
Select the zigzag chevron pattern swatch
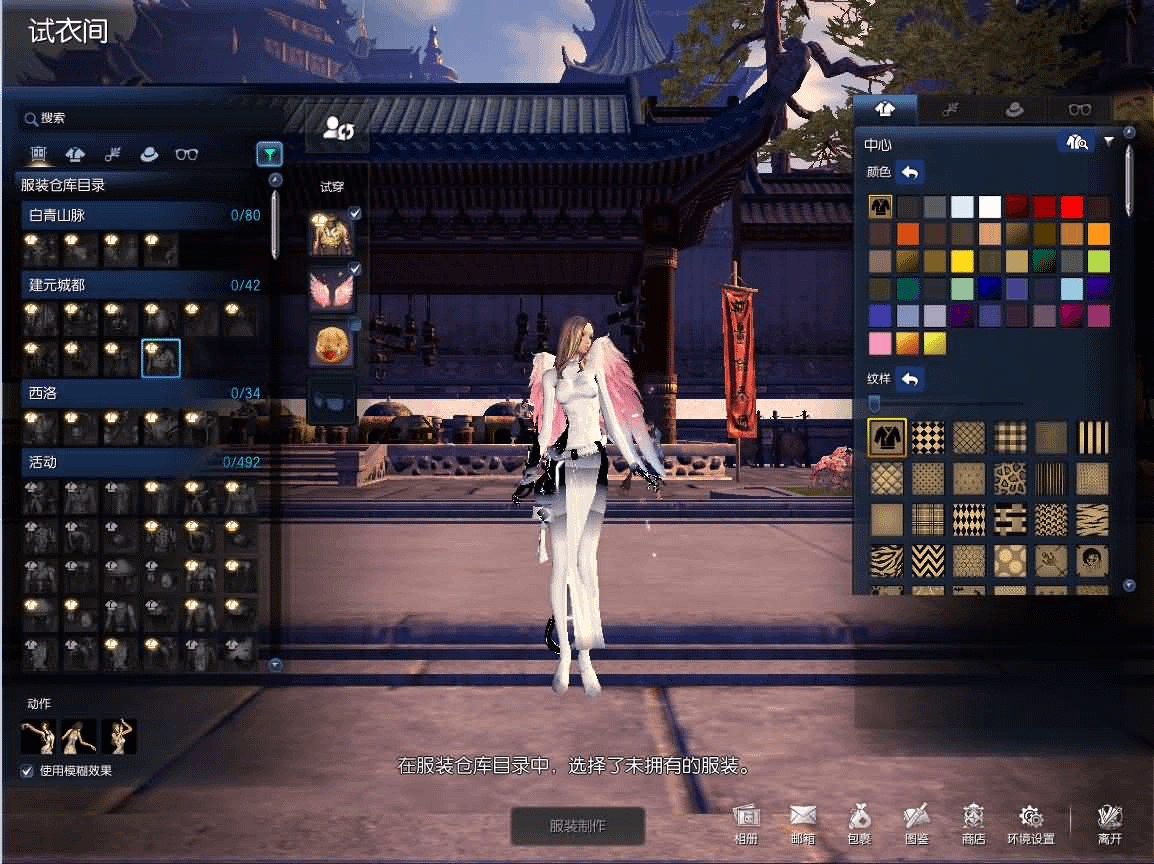(x=927, y=560)
